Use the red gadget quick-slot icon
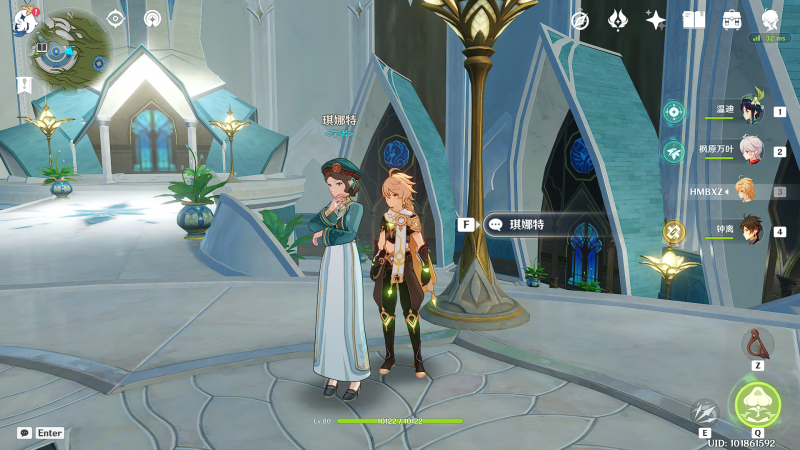 757,343
